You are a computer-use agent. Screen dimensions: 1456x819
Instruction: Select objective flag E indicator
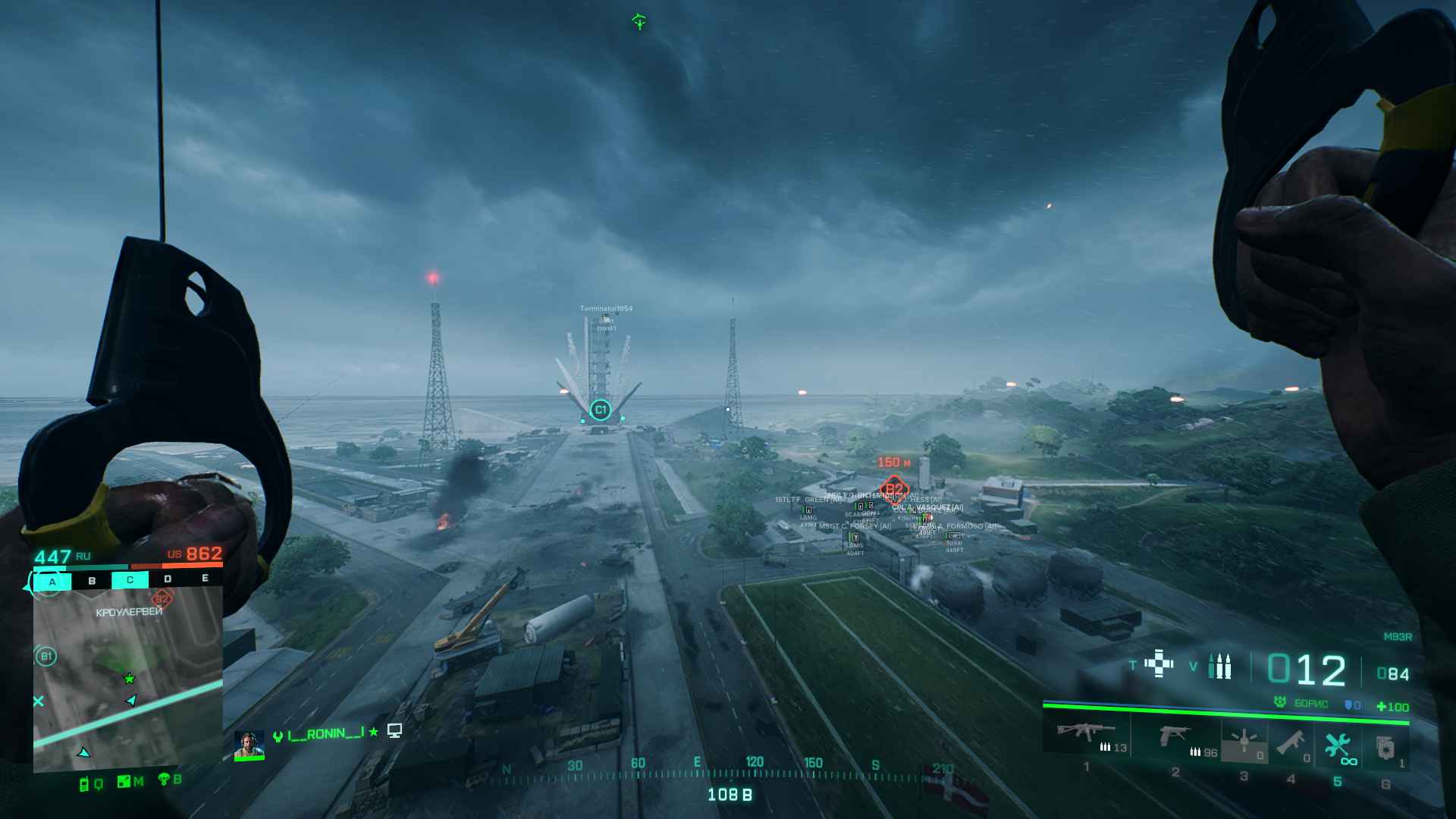[x=205, y=578]
